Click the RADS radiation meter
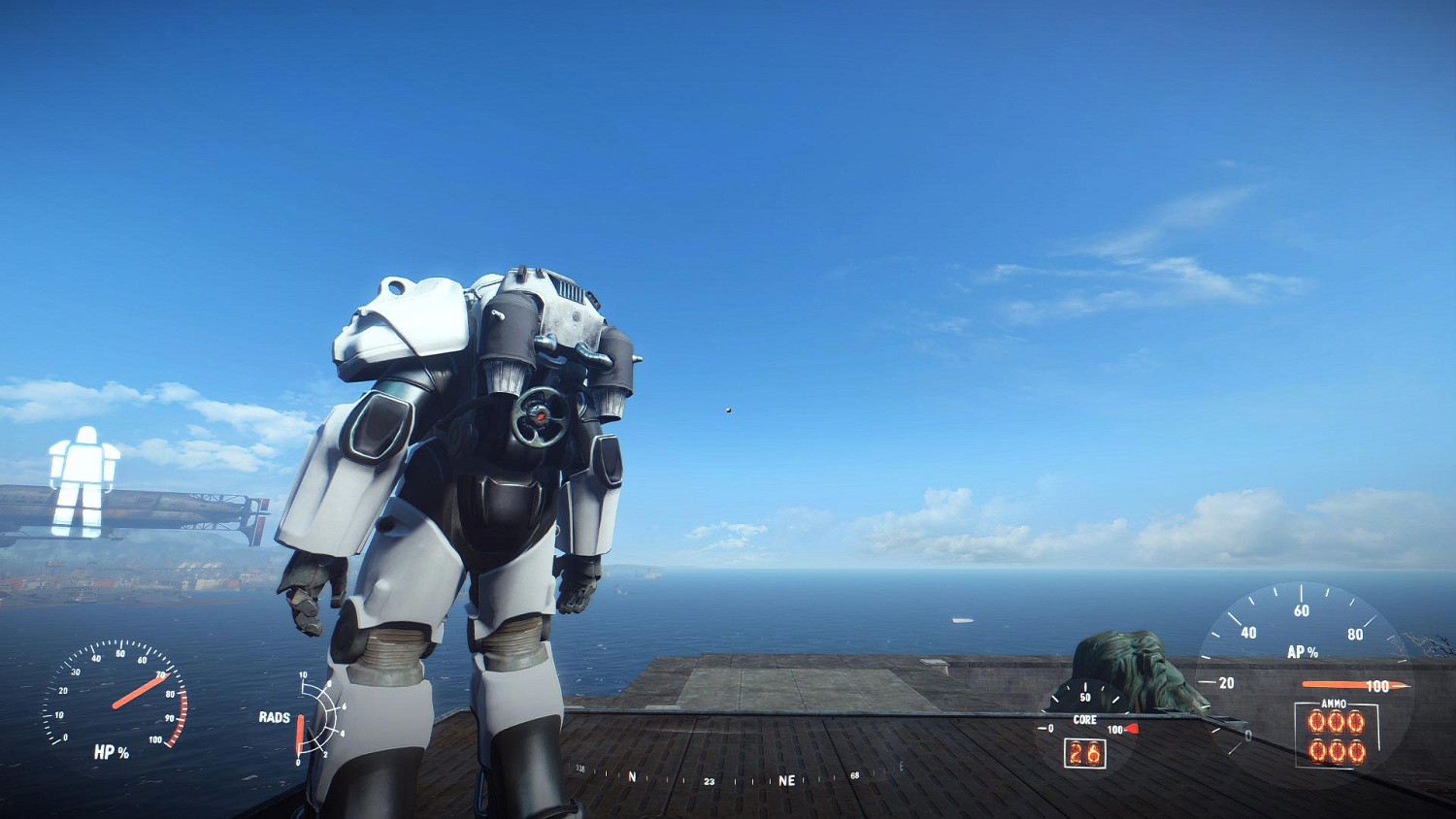 [x=311, y=718]
